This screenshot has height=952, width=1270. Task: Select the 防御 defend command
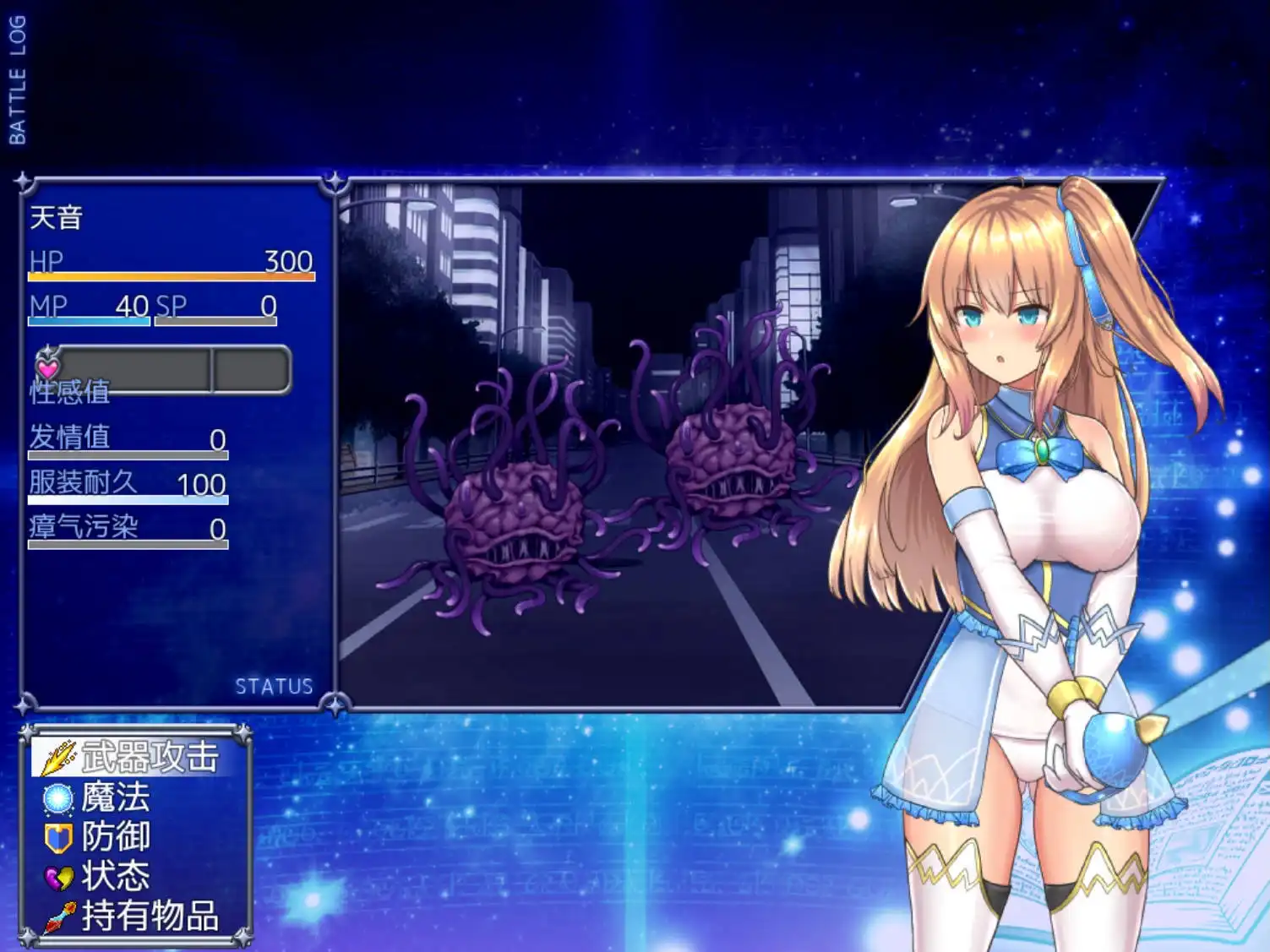coord(118,838)
